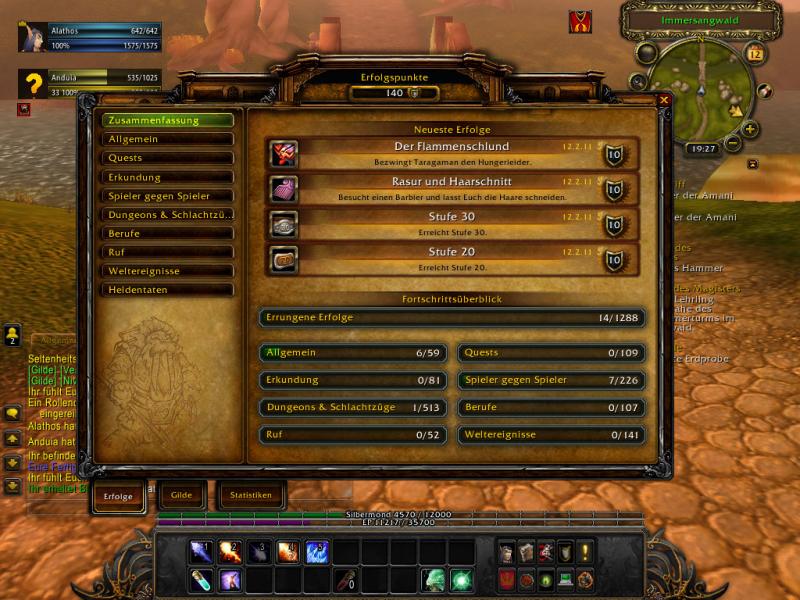Close the achievements window
Image resolution: width=800 pixels, height=600 pixels.
(x=663, y=100)
